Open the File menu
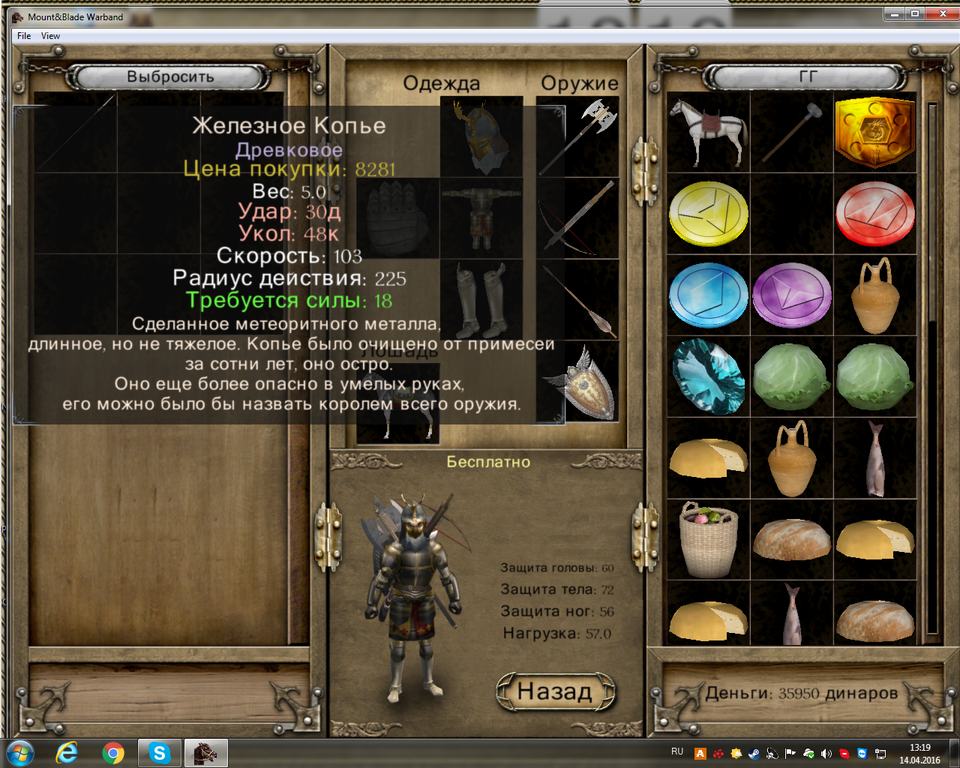The height and width of the screenshot is (768, 960). tap(24, 36)
